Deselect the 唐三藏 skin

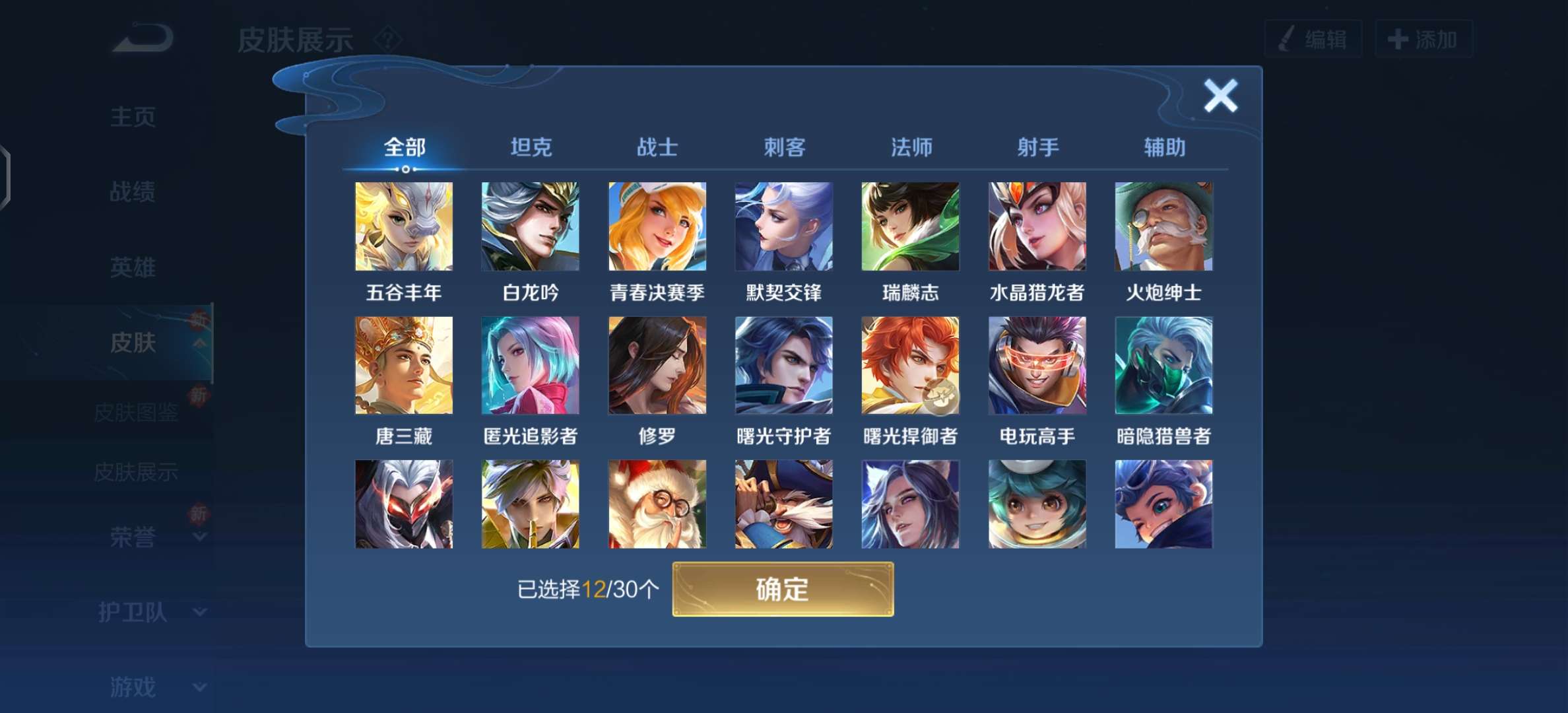[x=403, y=365]
